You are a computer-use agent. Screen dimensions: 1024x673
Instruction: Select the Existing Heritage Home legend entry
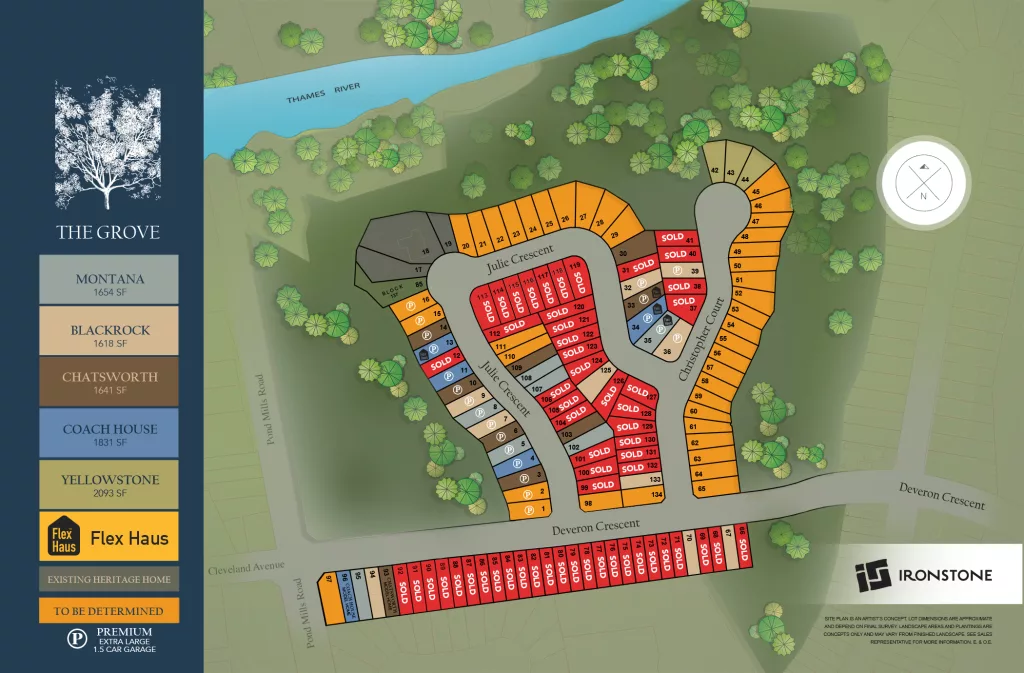tap(109, 579)
